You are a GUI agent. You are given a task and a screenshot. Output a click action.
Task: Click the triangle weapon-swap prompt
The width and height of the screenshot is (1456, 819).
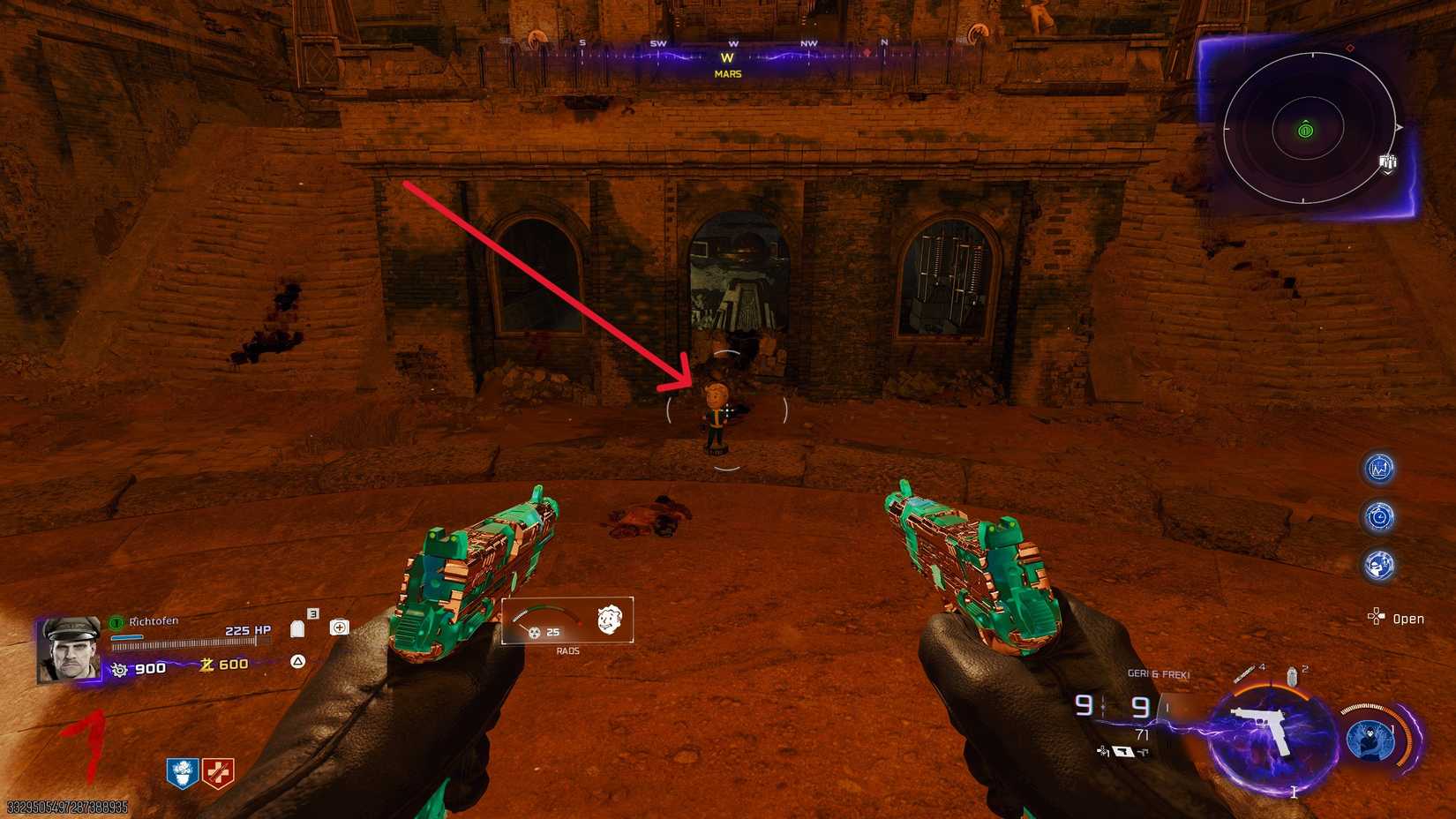point(298,662)
